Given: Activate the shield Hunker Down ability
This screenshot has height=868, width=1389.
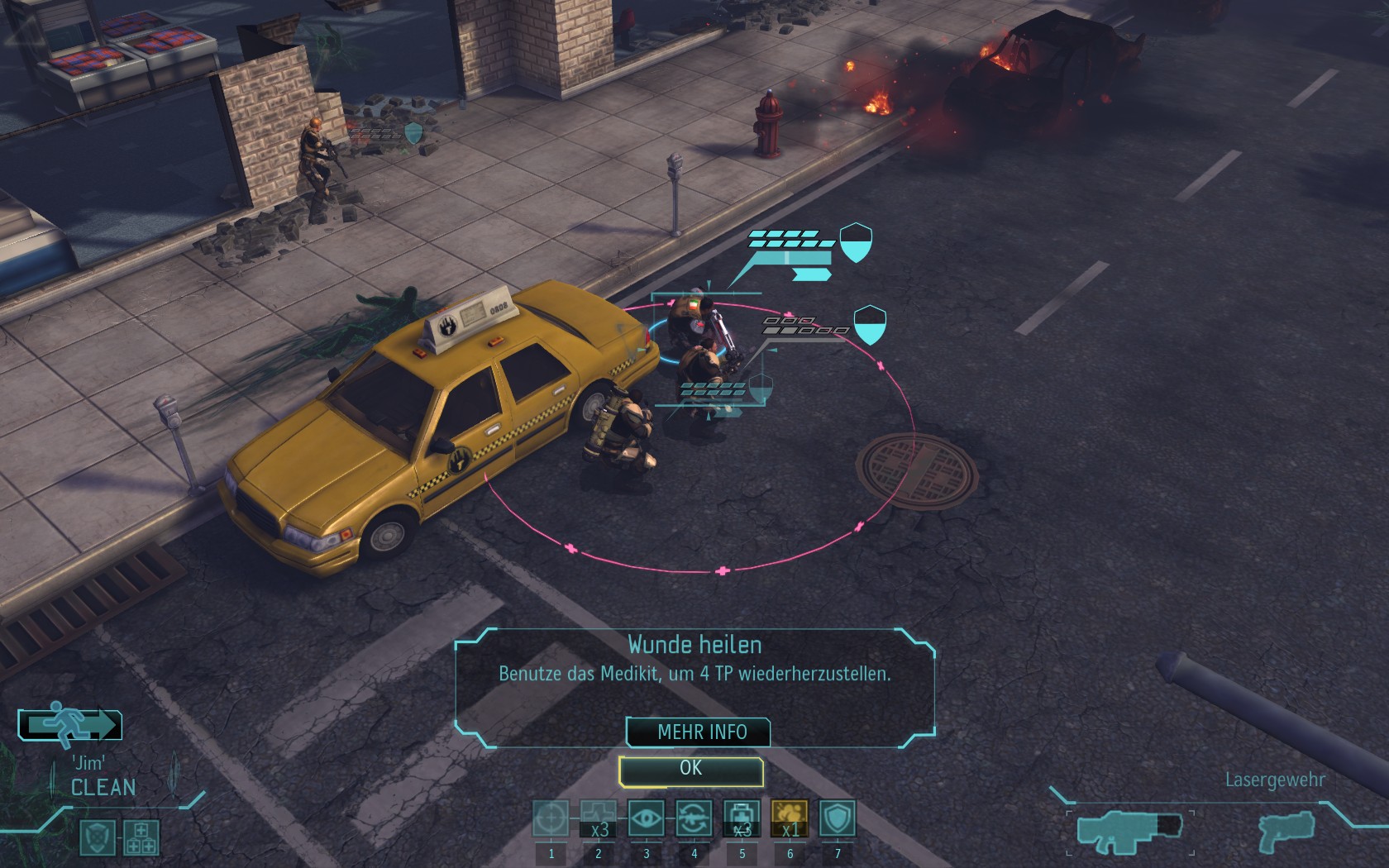Looking at the screenshot, I should point(837,819).
